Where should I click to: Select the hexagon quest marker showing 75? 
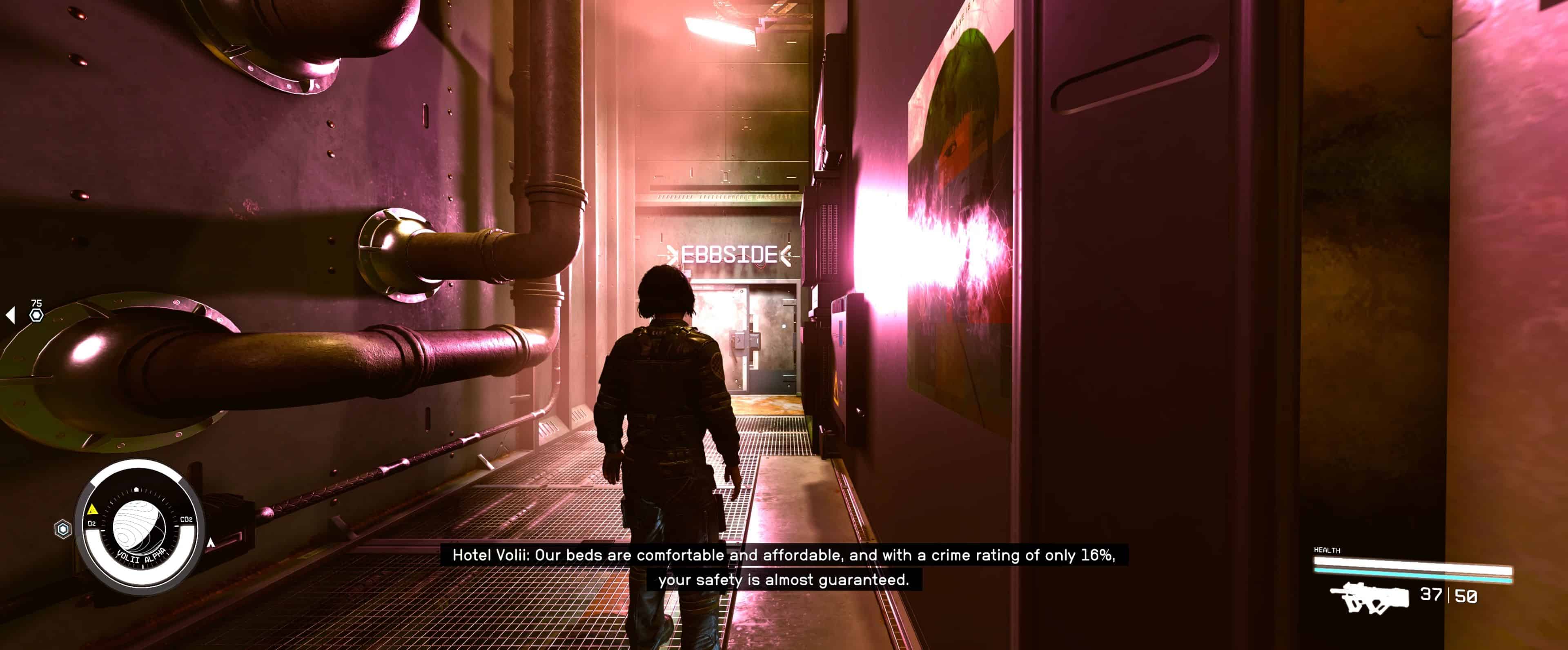(x=36, y=314)
